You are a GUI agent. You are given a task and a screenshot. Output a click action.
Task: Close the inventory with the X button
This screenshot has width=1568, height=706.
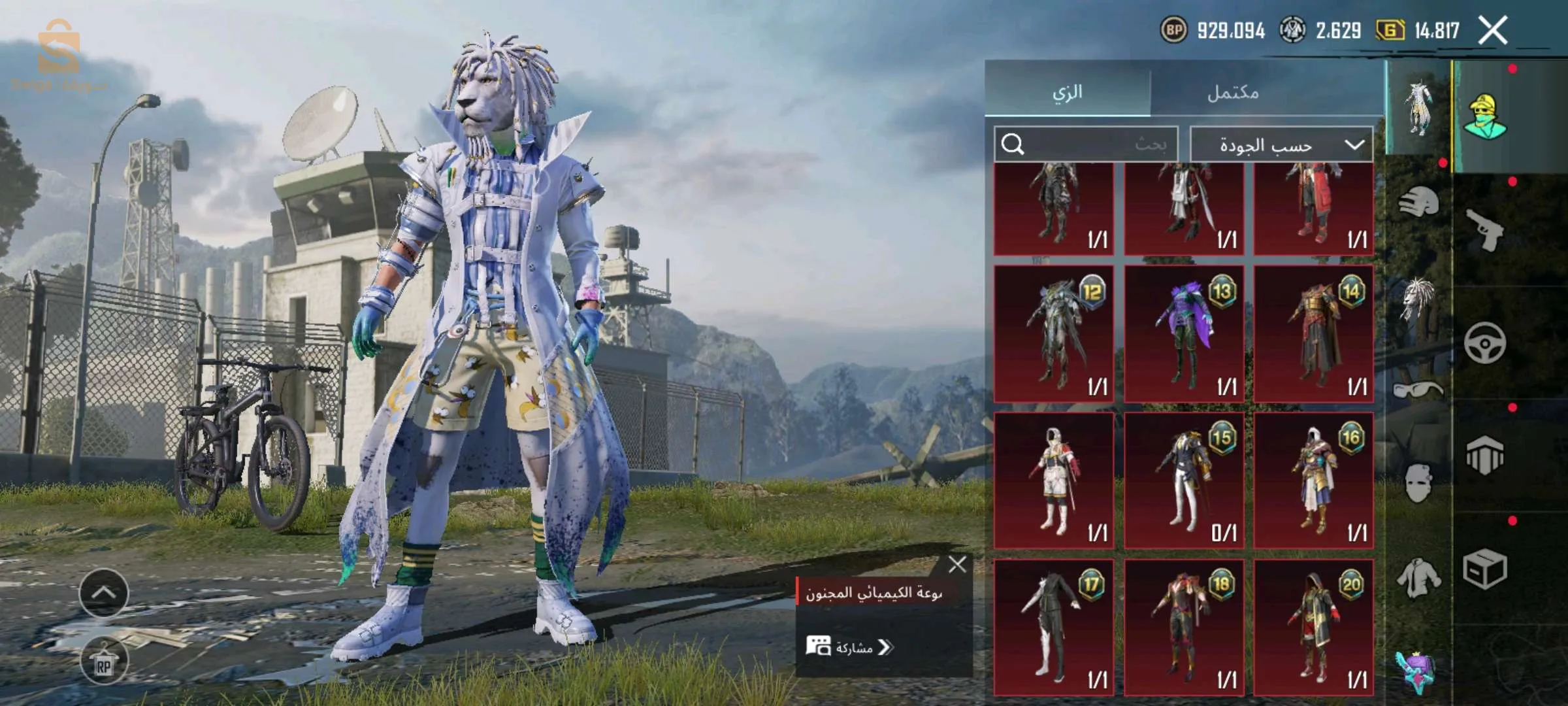point(1493,31)
